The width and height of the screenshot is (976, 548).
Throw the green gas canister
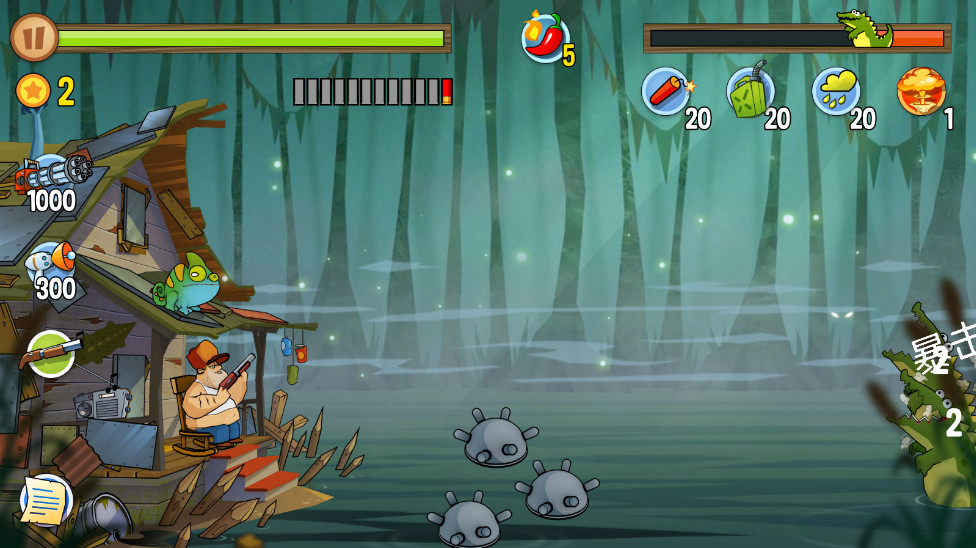tap(750, 92)
